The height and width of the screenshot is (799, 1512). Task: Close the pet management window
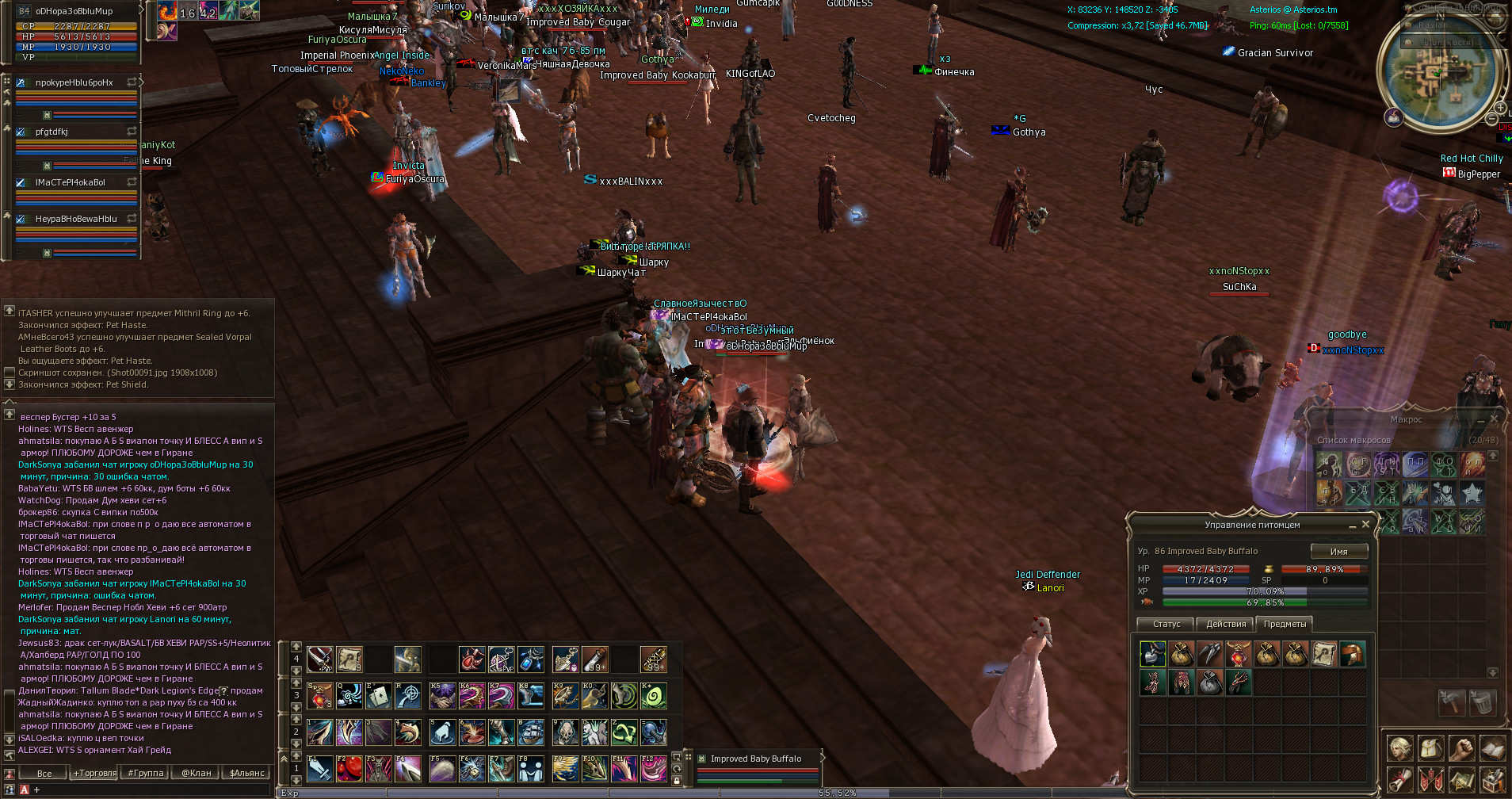tap(1365, 525)
